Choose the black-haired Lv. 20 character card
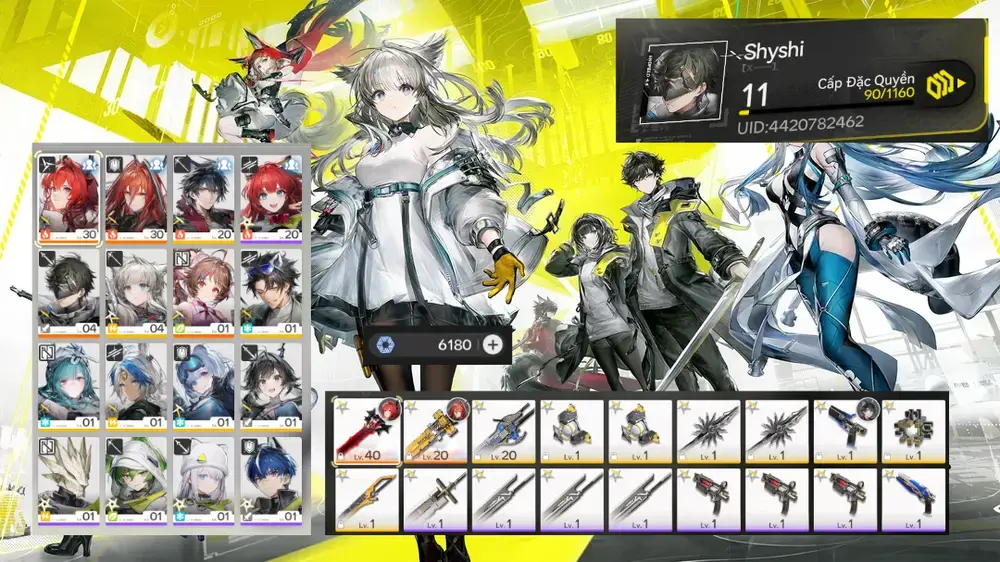This screenshot has height=562, width=1000. coord(205,195)
